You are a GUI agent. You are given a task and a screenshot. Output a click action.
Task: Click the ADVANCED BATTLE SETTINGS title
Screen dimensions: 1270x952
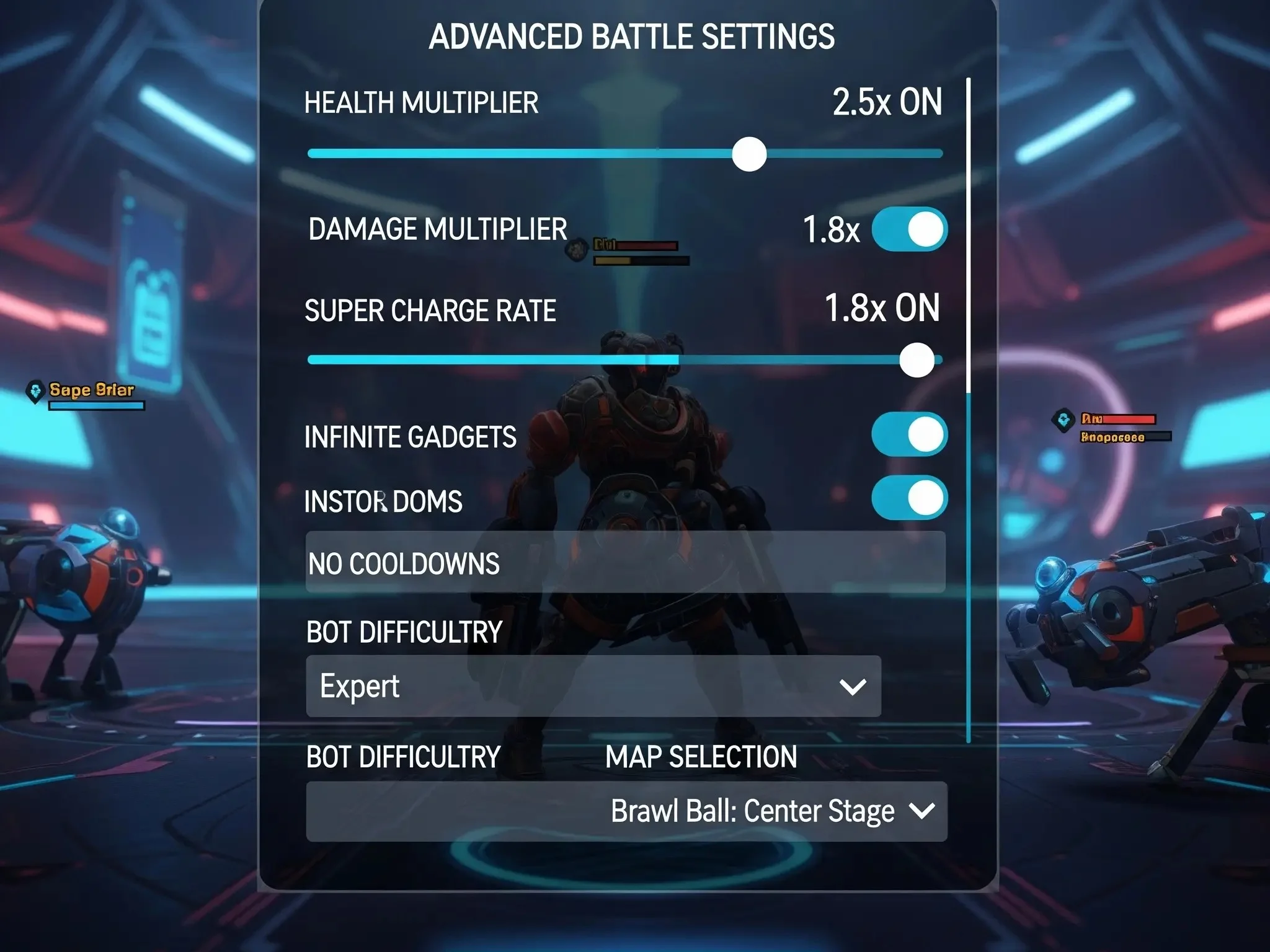pos(634,37)
